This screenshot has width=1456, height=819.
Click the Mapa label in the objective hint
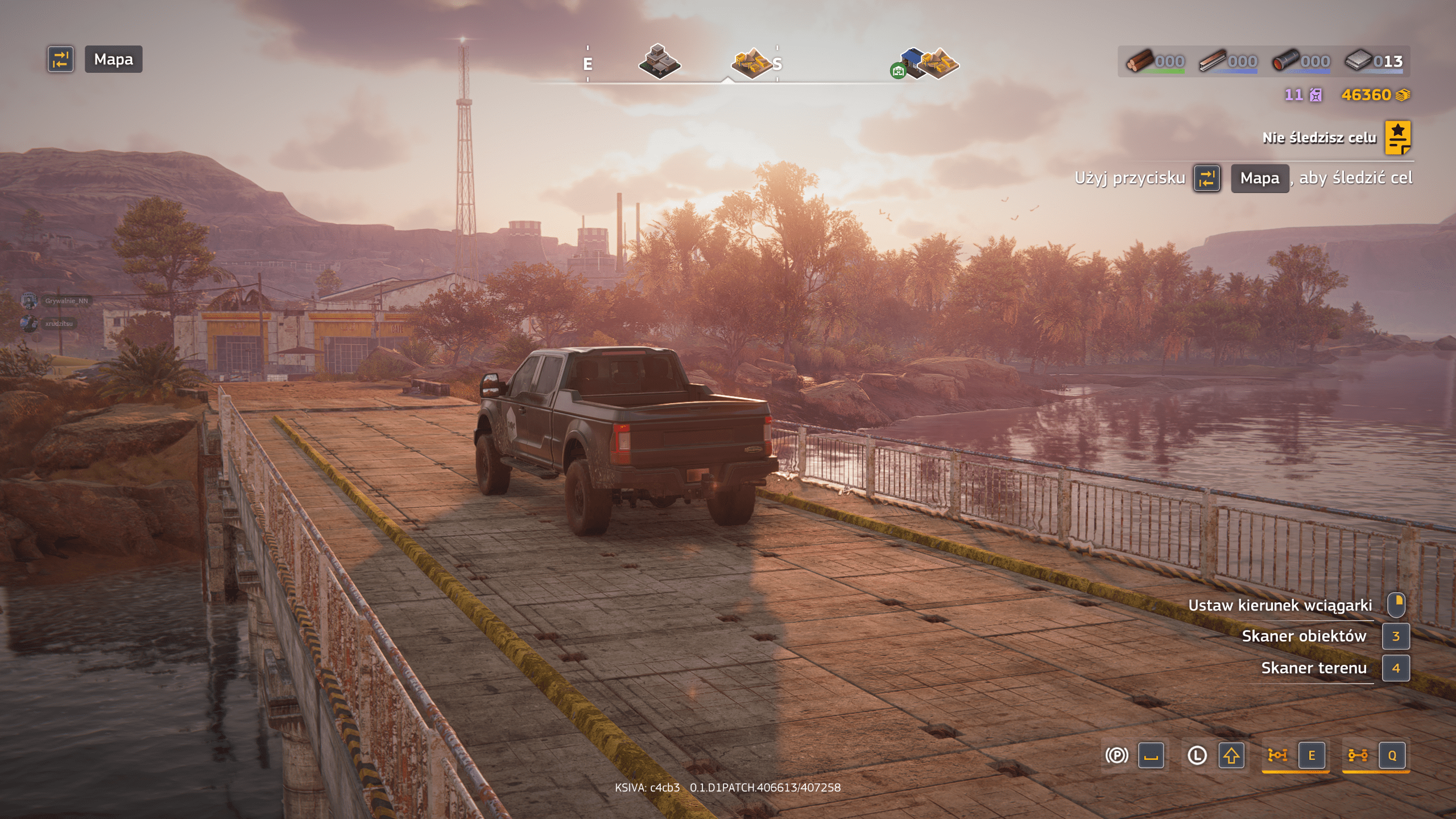pos(1259,179)
